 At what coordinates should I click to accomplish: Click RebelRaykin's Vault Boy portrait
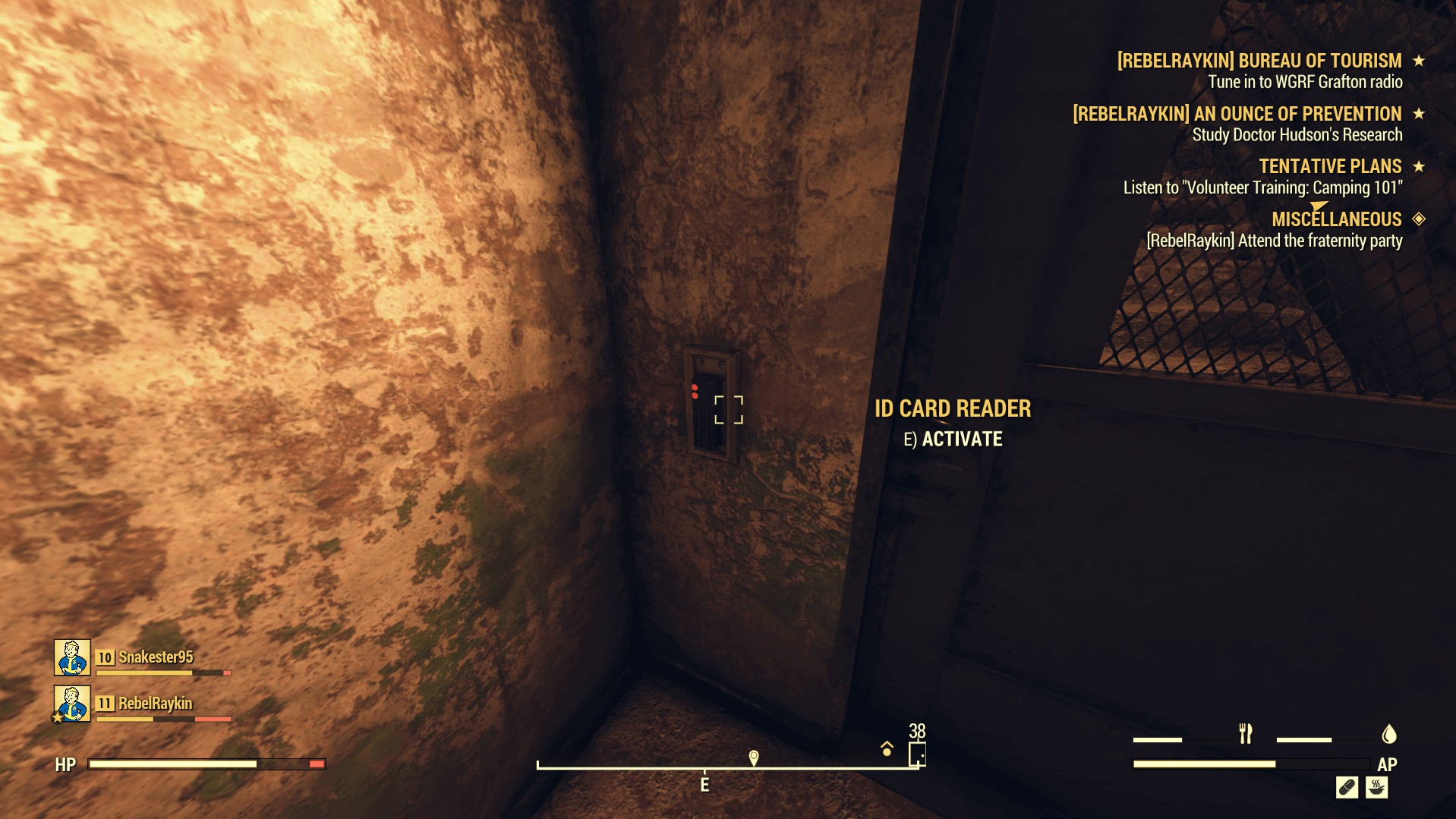[71, 704]
